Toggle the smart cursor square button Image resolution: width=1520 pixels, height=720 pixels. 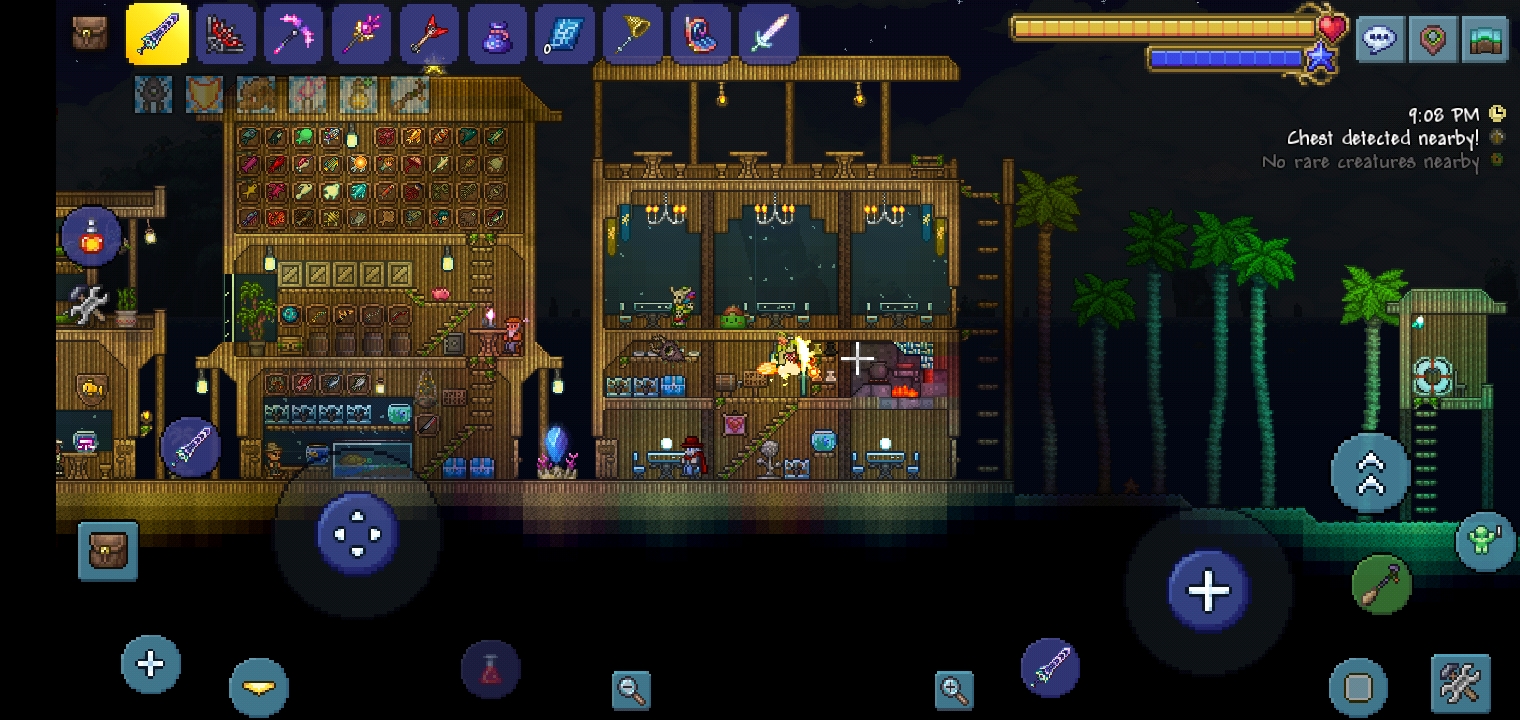tap(1358, 687)
